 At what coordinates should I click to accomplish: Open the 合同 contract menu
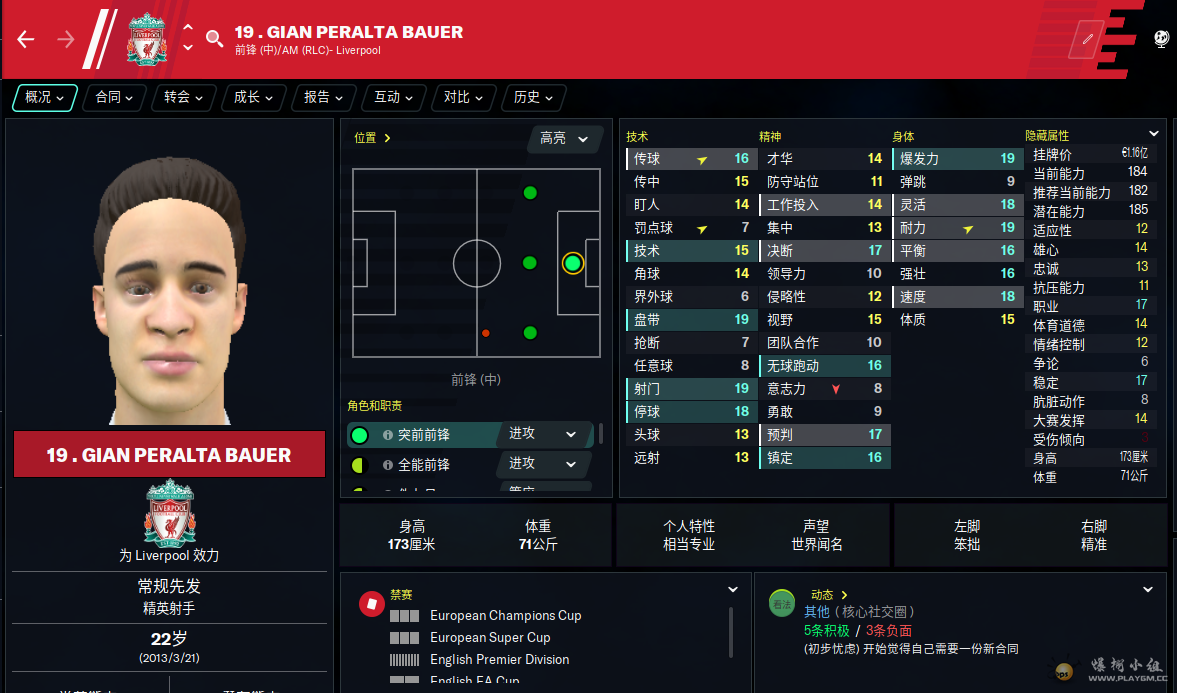click(115, 97)
